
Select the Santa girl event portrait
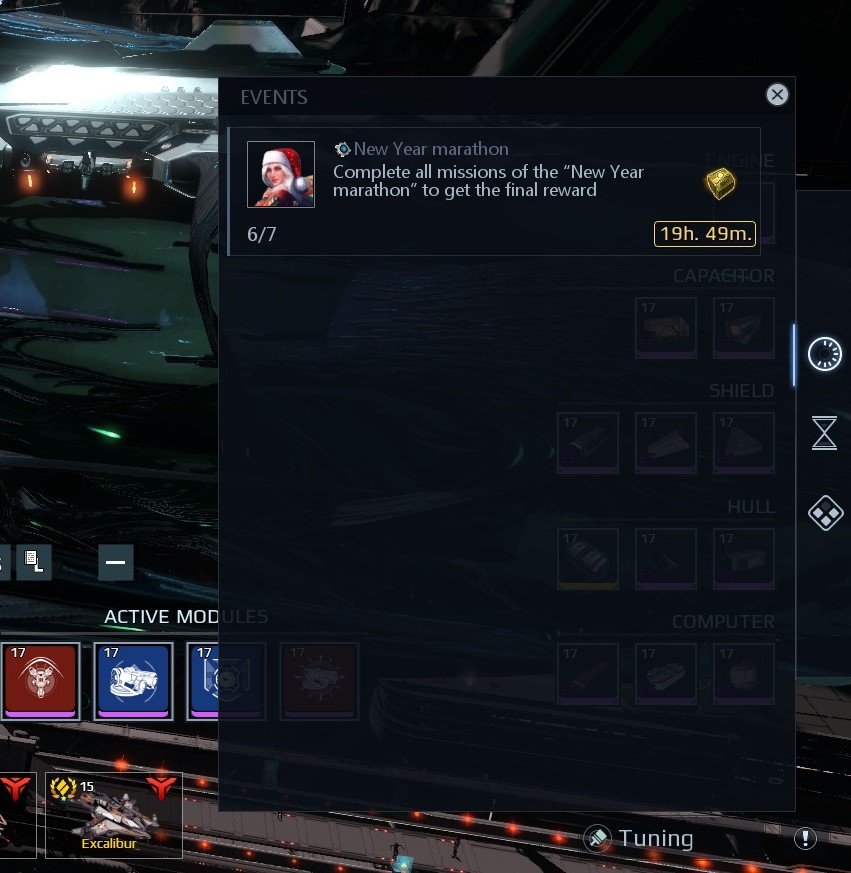tap(281, 174)
